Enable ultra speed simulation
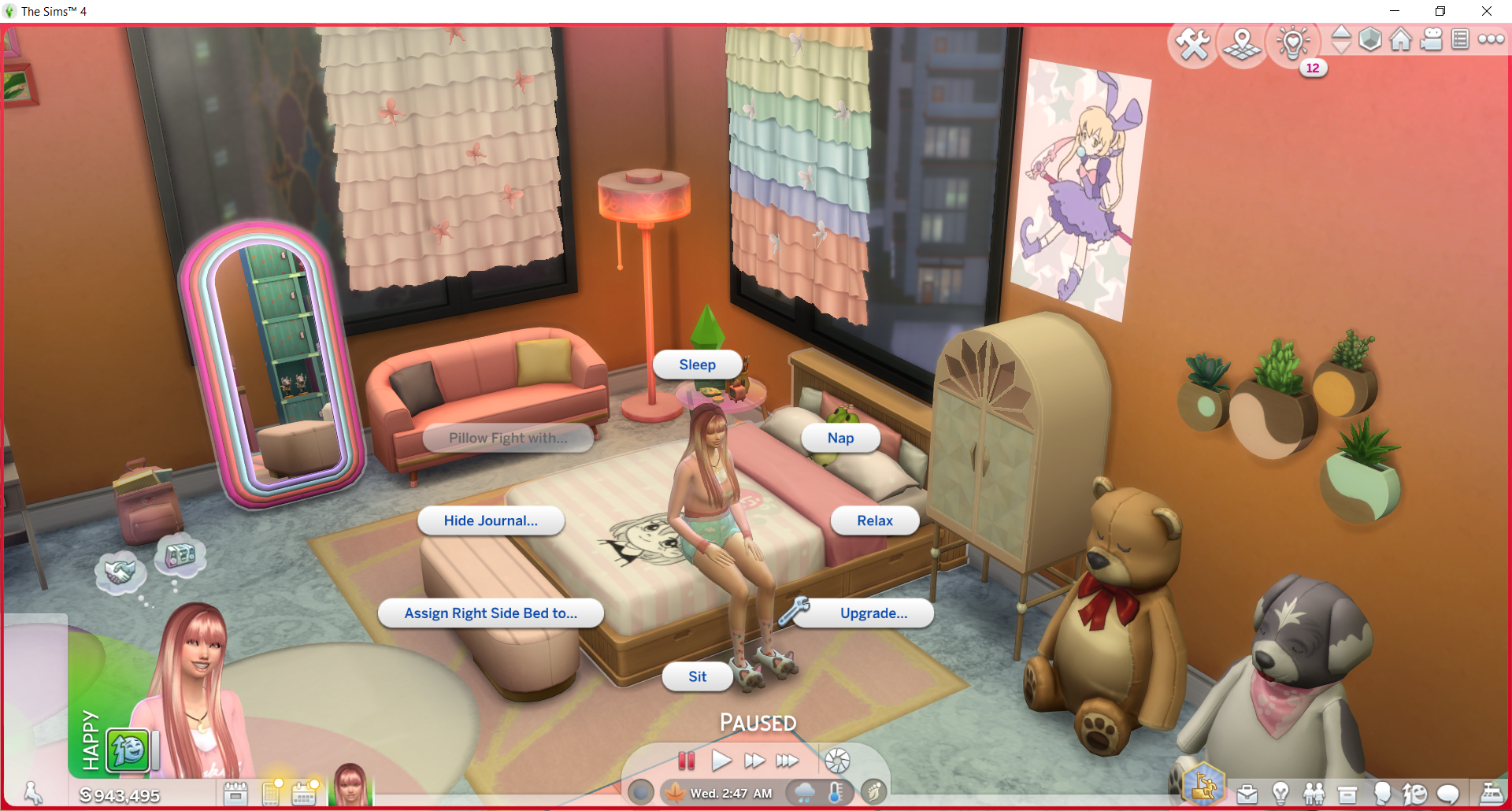1512x811 pixels. [x=787, y=761]
